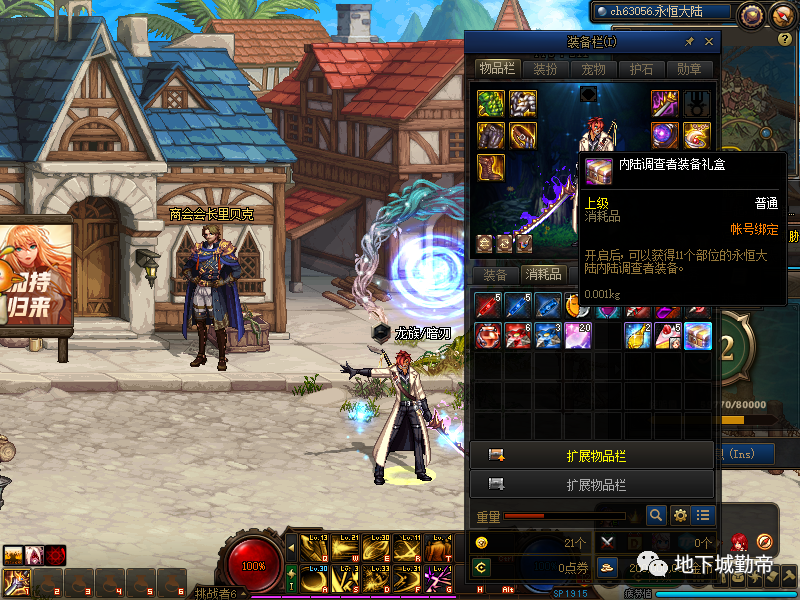Use the quick slot 1 weapon item
This screenshot has height=600, width=800.
click(x=15, y=582)
